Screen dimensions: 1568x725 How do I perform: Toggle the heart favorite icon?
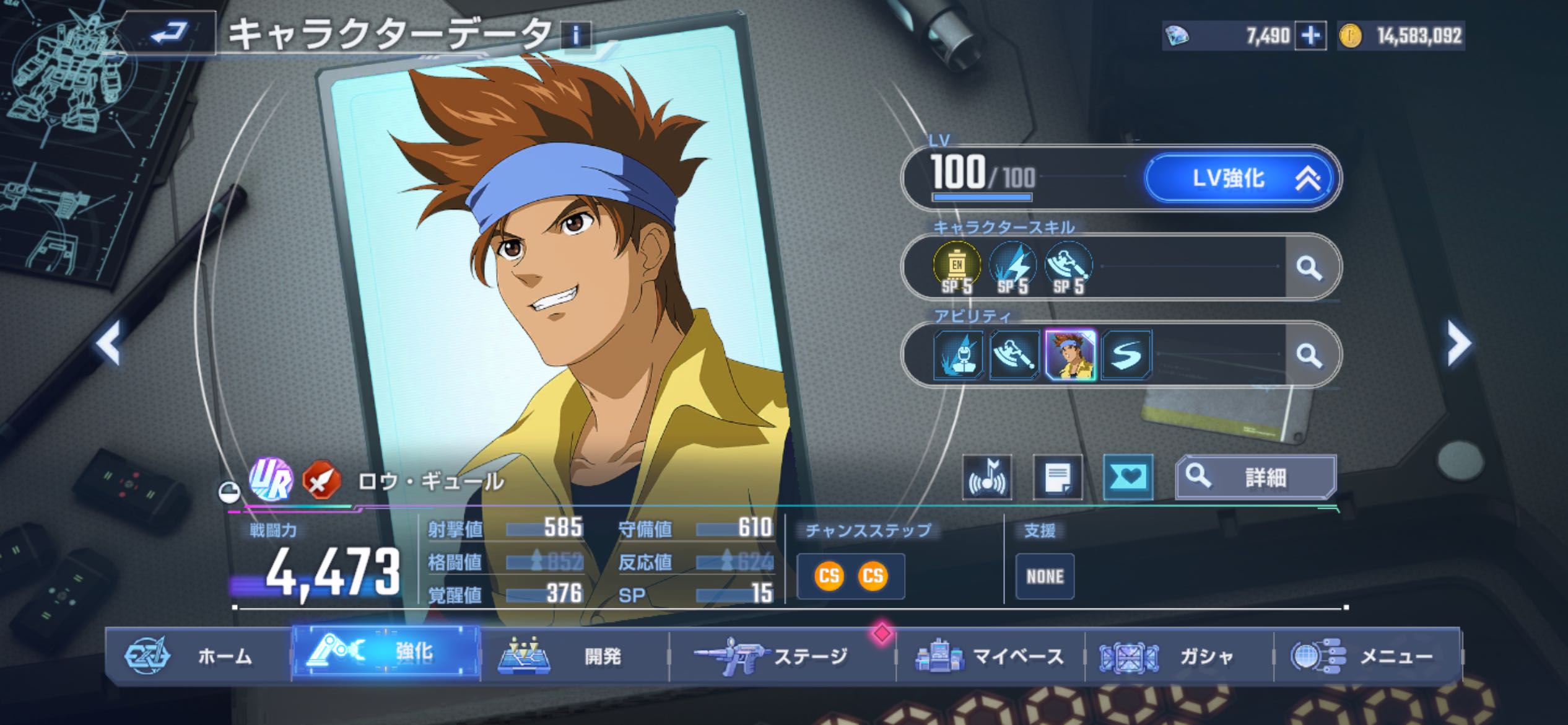[x=1128, y=477]
